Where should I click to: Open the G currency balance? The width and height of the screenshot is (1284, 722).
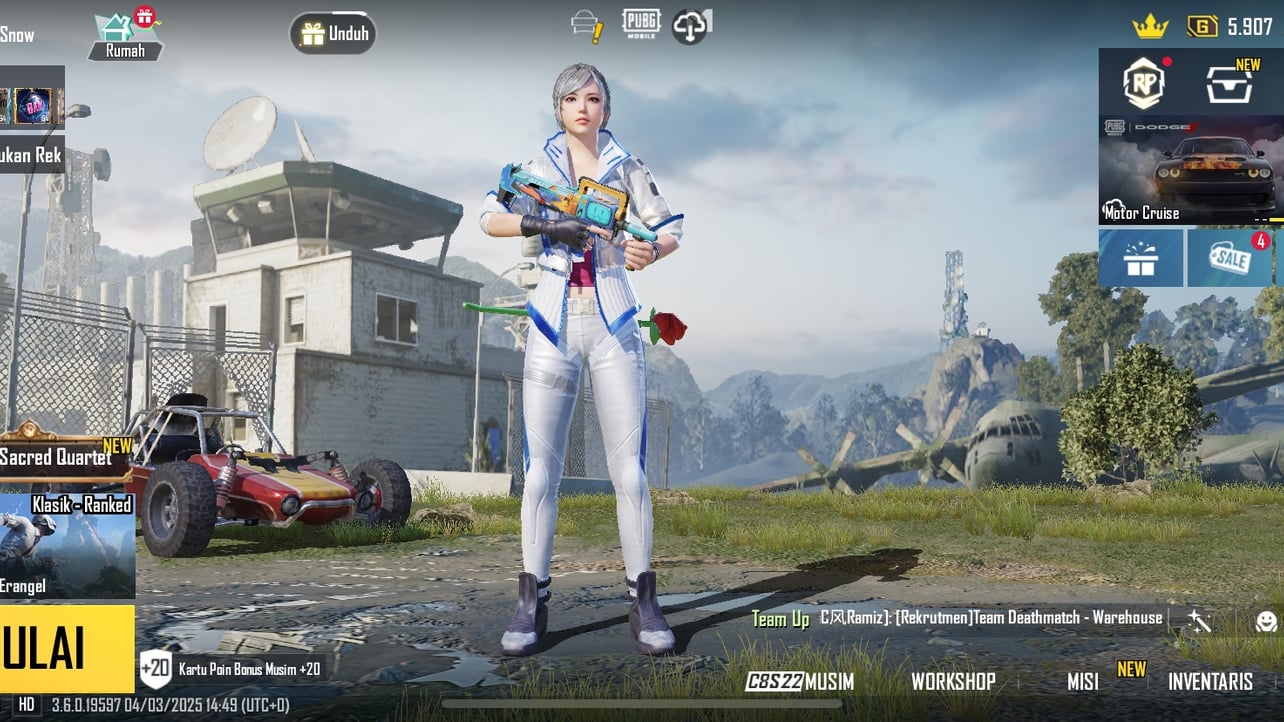pos(1230,27)
